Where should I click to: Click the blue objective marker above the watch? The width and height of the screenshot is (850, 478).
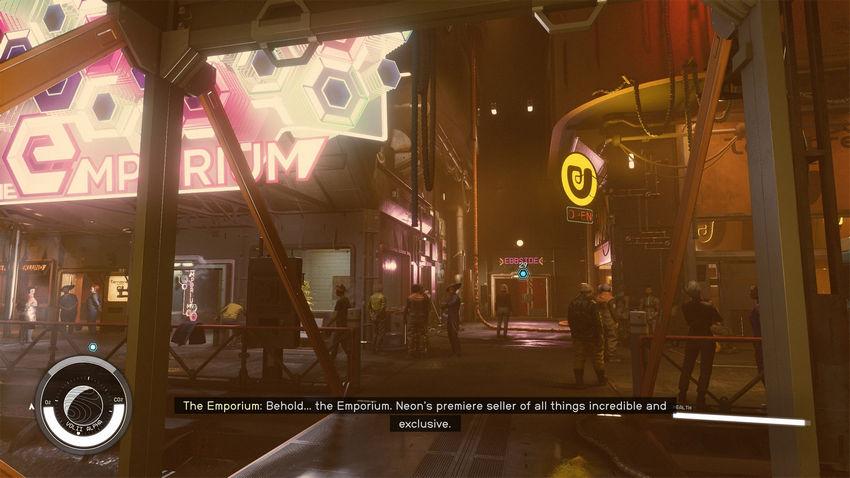pos(93,347)
